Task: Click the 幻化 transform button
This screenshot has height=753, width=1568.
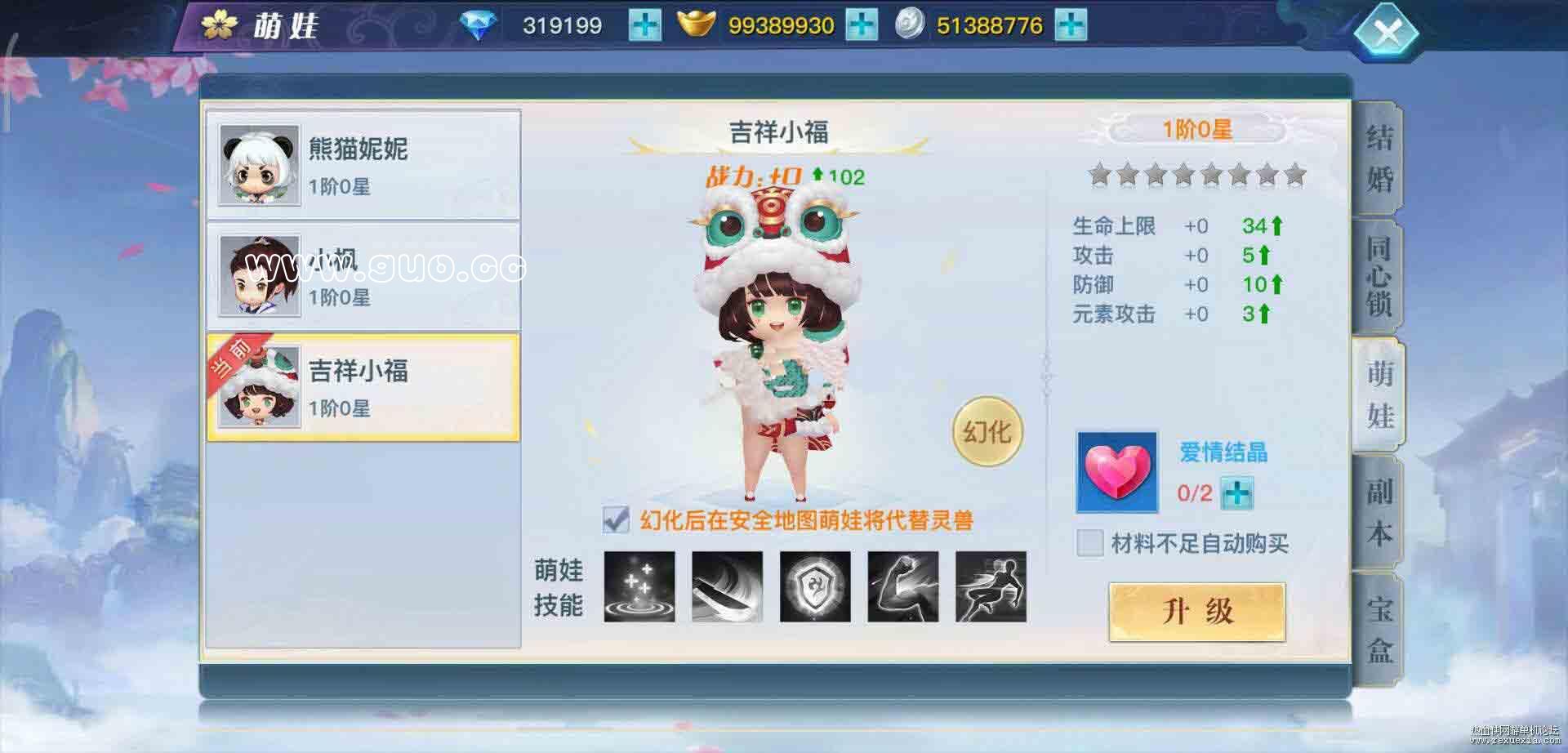Action: click(987, 429)
